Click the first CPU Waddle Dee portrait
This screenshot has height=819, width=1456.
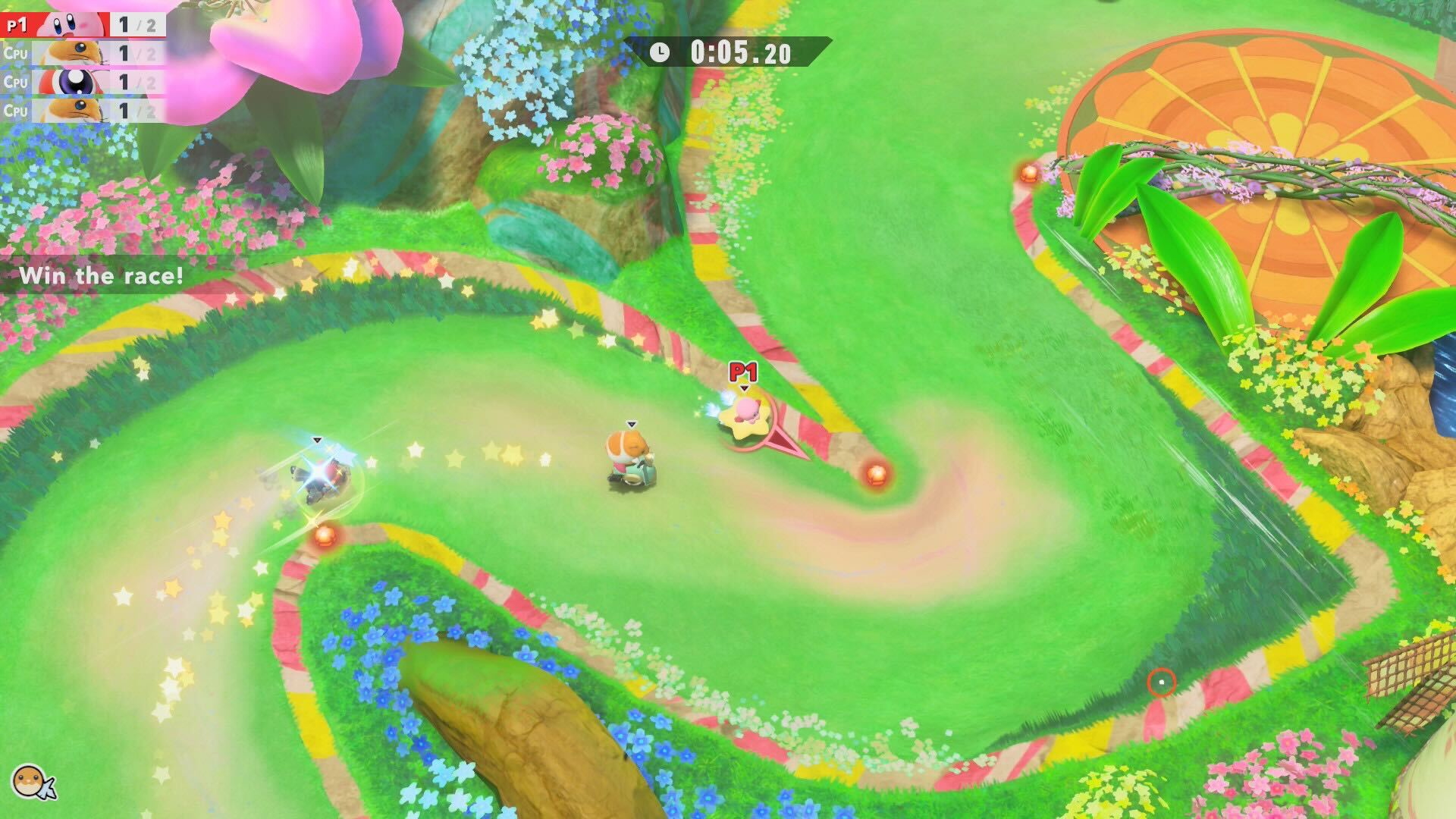tap(72, 53)
